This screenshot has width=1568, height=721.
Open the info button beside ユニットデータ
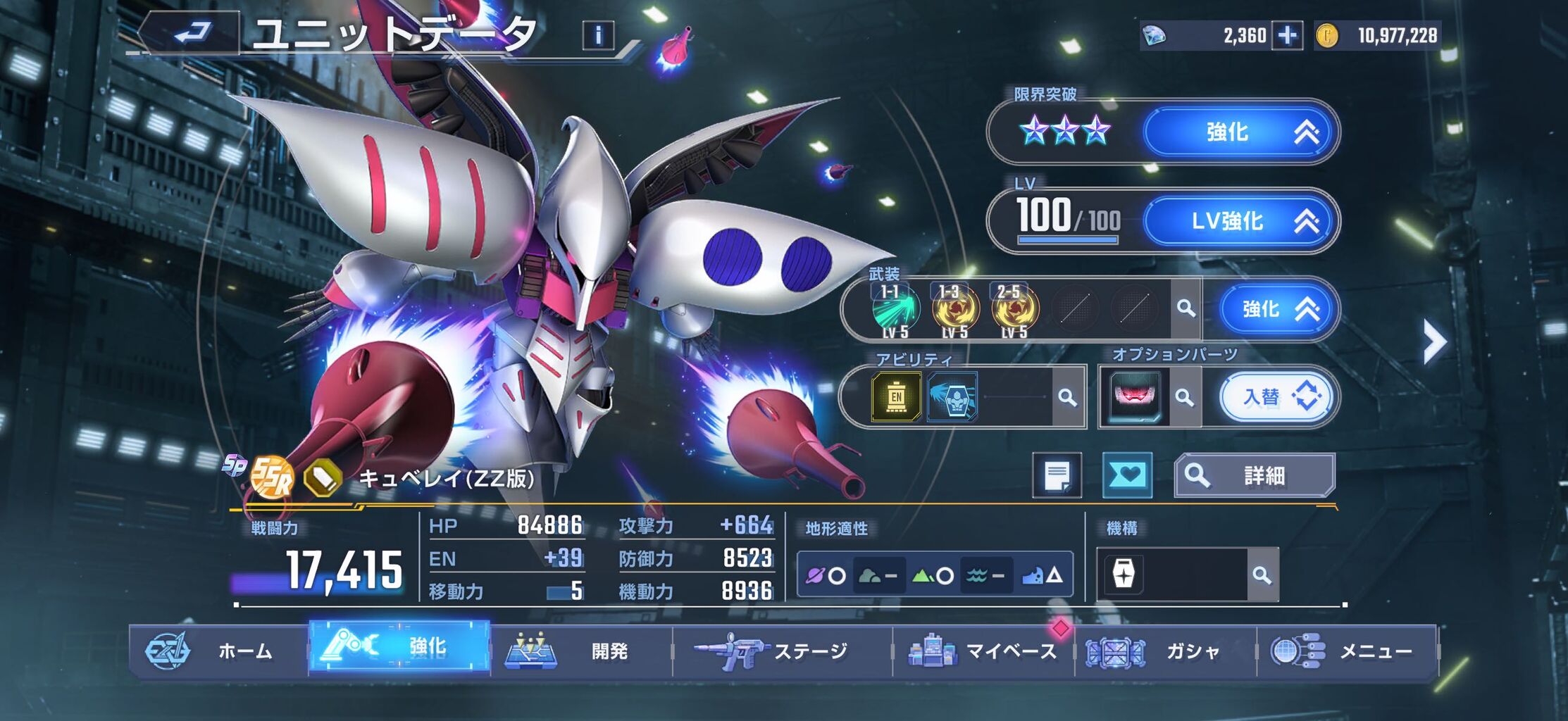tap(598, 35)
